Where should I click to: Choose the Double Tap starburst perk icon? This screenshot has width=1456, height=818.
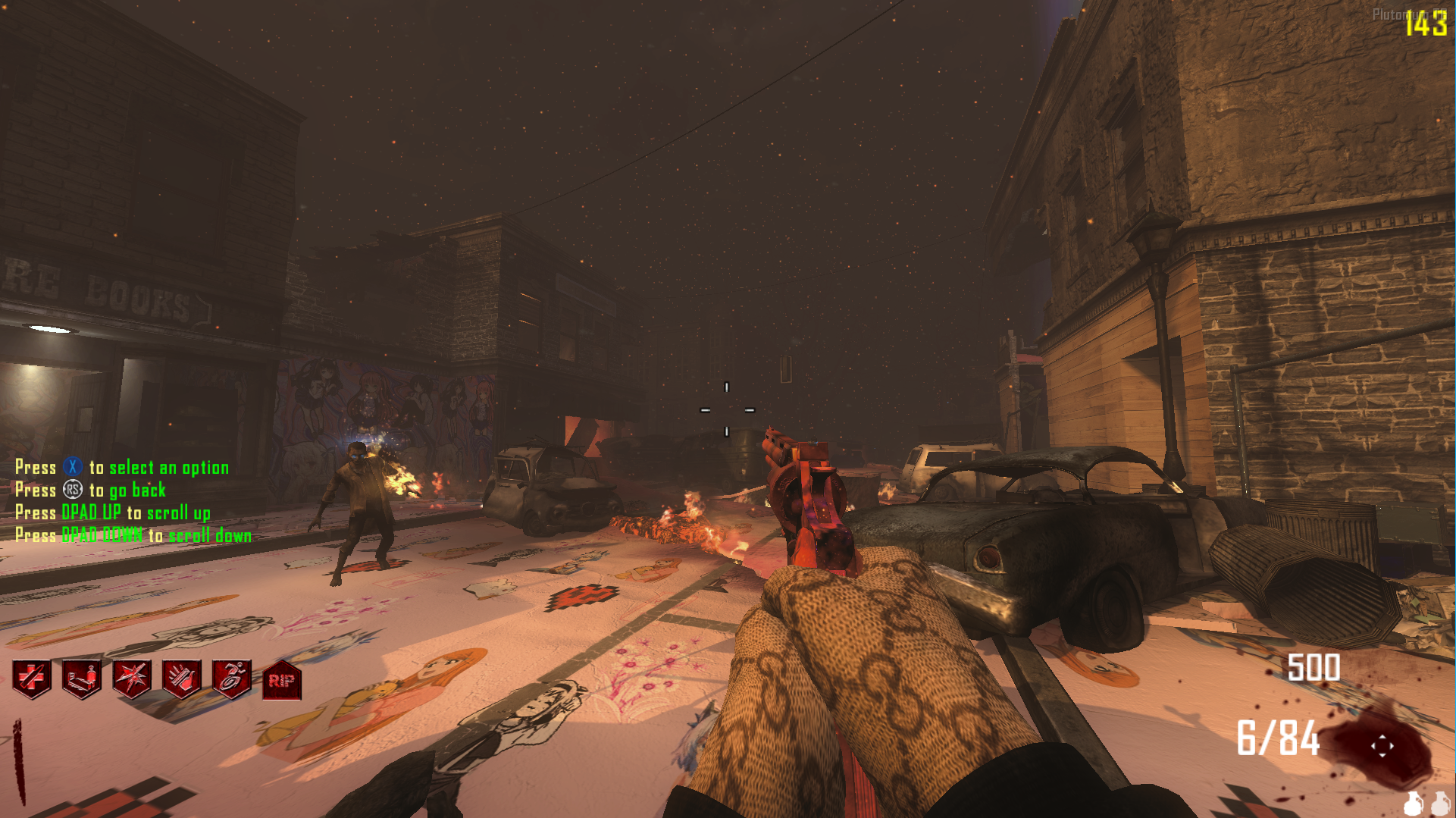132,679
